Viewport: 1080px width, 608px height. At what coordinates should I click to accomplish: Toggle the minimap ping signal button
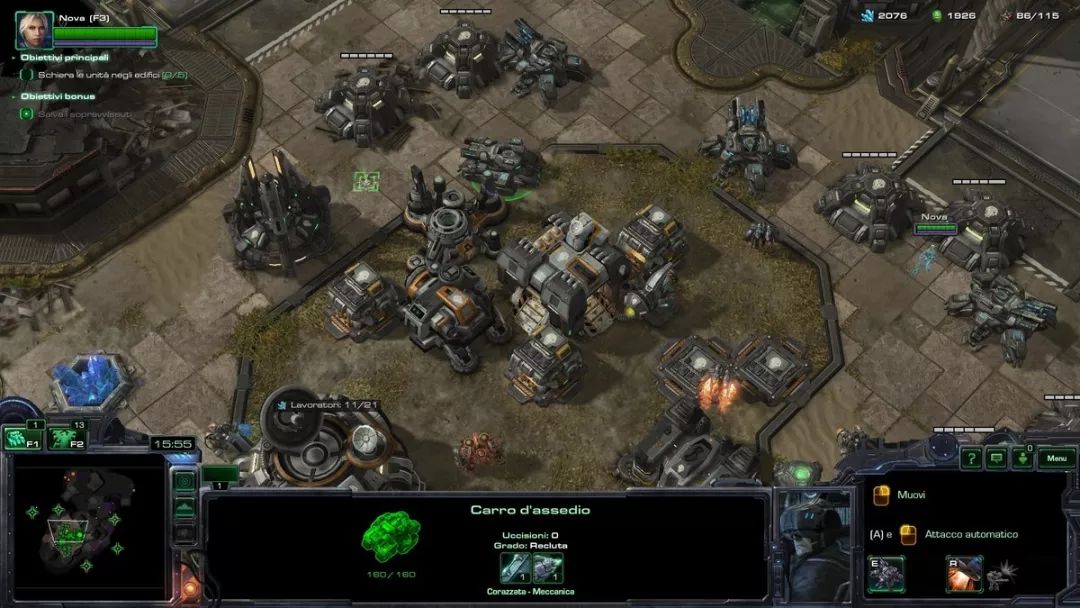pos(184,482)
